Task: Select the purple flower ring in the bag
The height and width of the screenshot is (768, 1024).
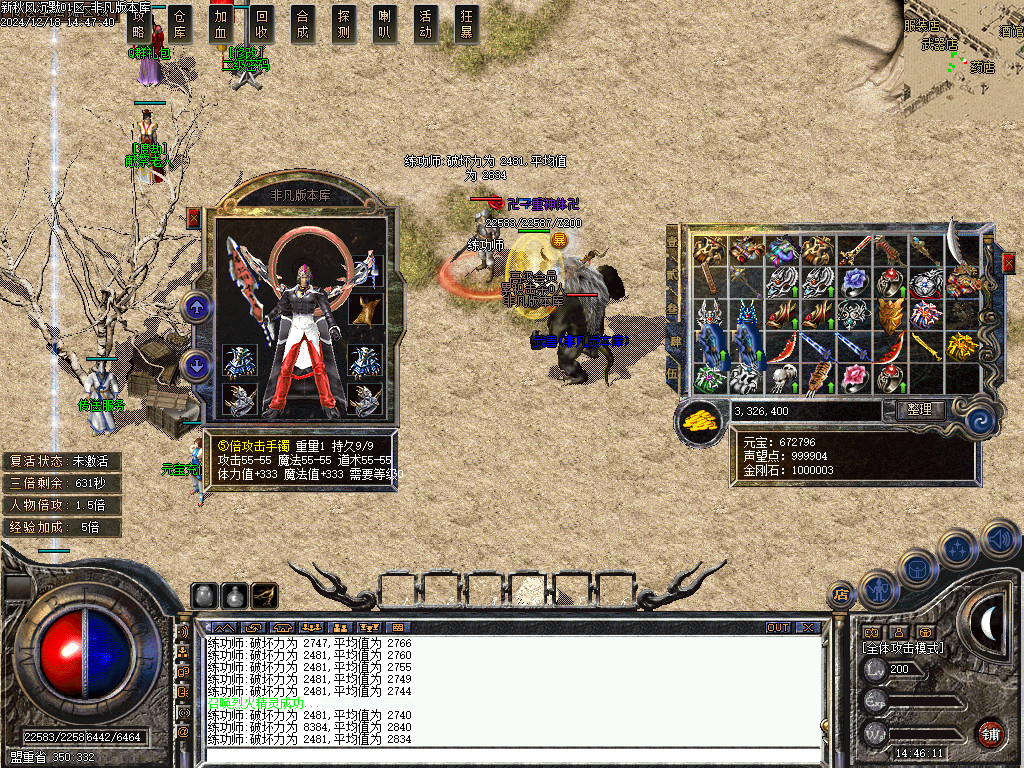Action: (853, 282)
